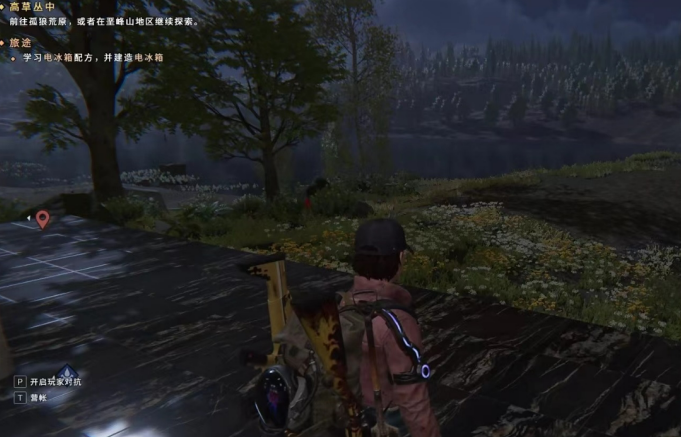Viewport: 681px width, 437px height.
Task: Open the 旅途 quest objective
Action: coord(21,44)
